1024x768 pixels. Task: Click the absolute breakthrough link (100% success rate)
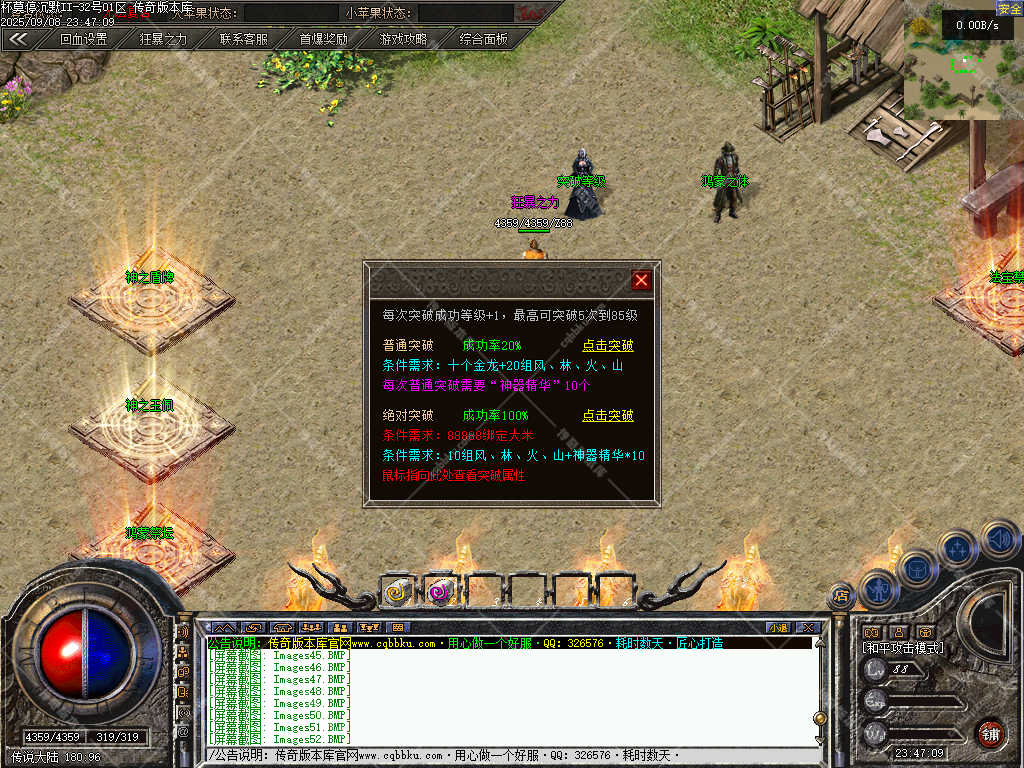click(x=608, y=415)
